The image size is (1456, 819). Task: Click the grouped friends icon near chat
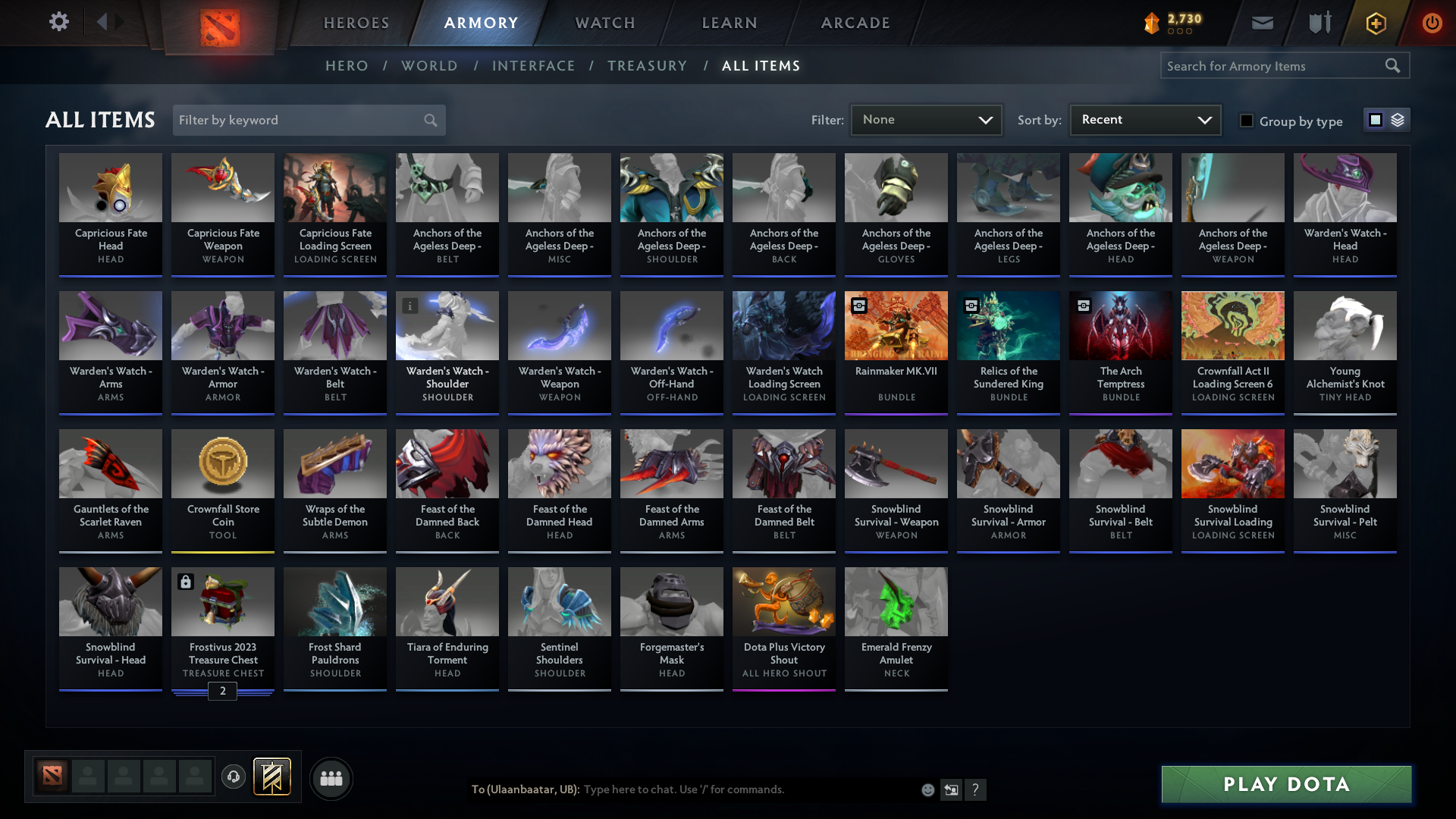(x=331, y=778)
